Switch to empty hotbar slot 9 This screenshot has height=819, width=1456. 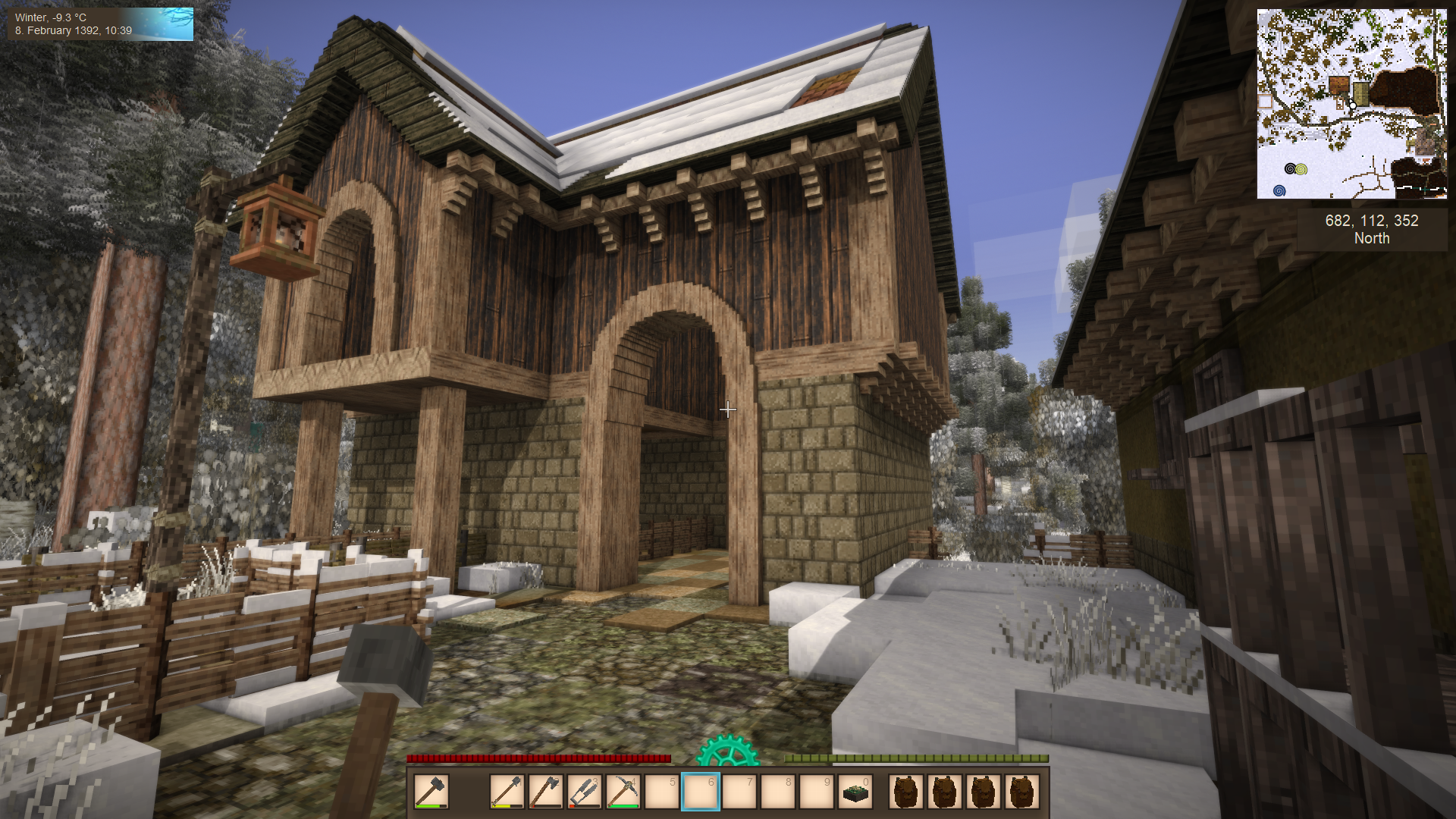pos(817,792)
